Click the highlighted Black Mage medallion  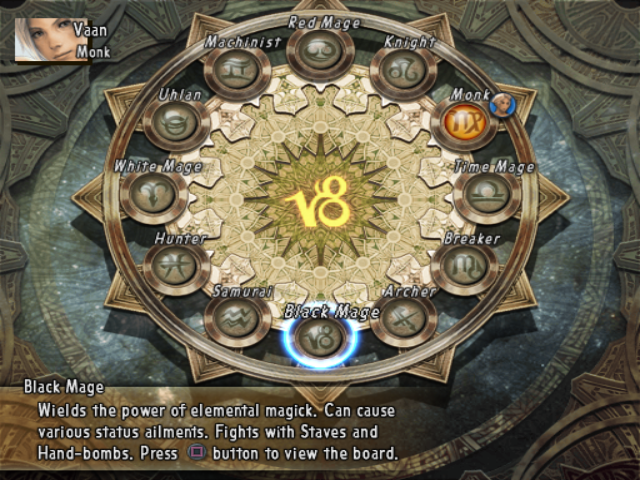321,337
